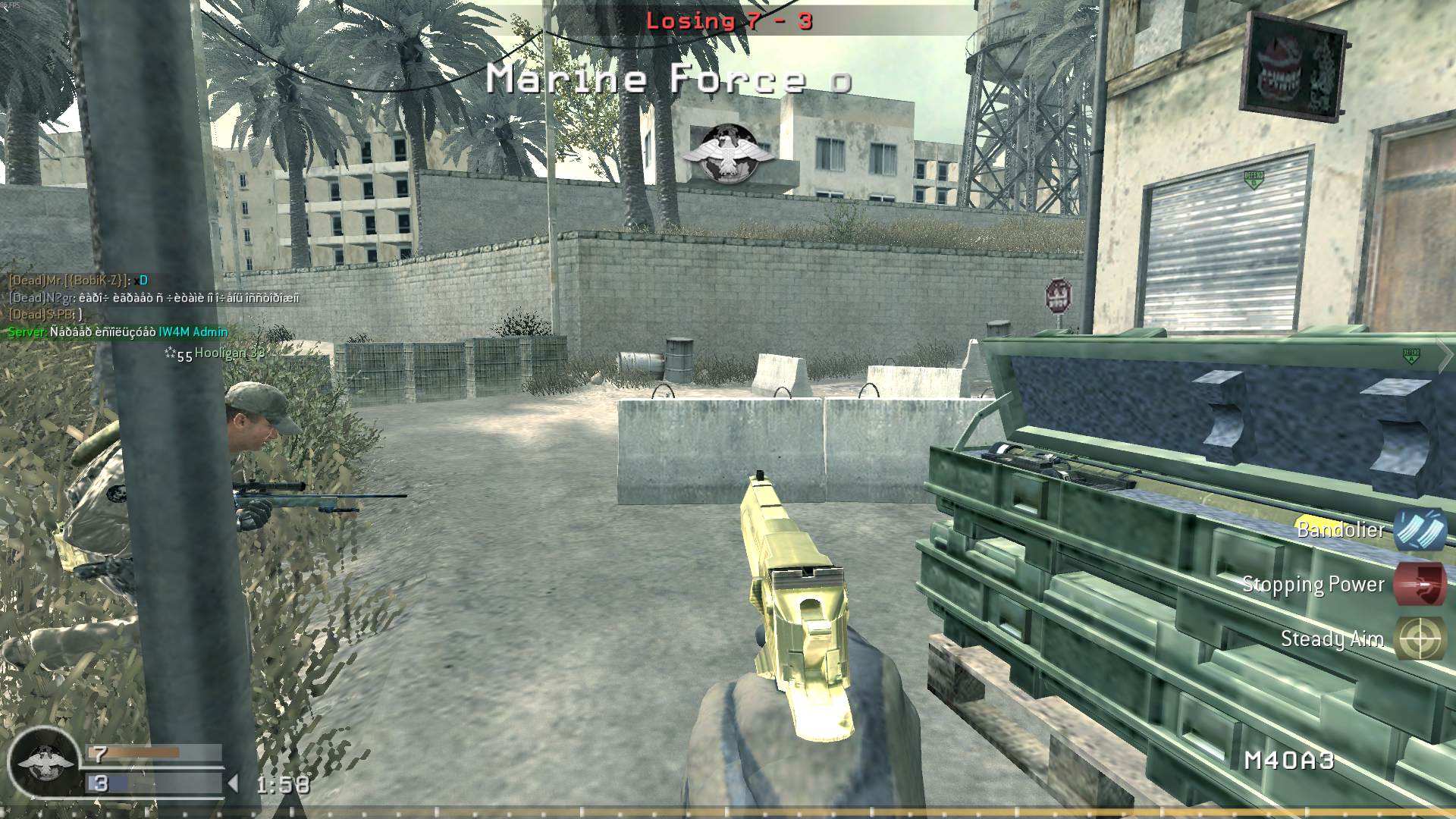
Task: Click the Losing 7 - 3 scoreboard header
Action: coord(730,22)
